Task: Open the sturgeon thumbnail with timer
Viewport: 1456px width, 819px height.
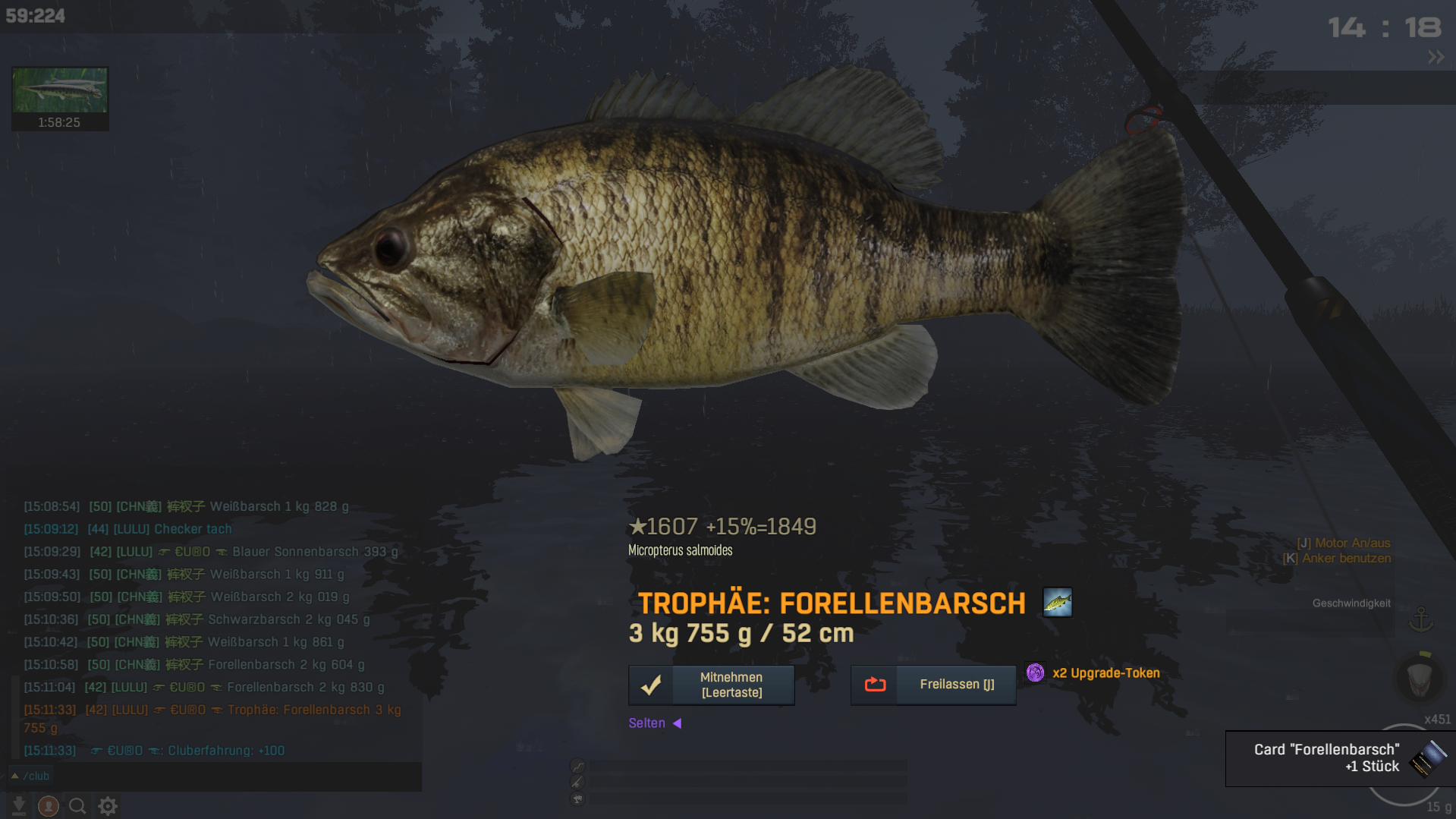Action: tap(60, 98)
